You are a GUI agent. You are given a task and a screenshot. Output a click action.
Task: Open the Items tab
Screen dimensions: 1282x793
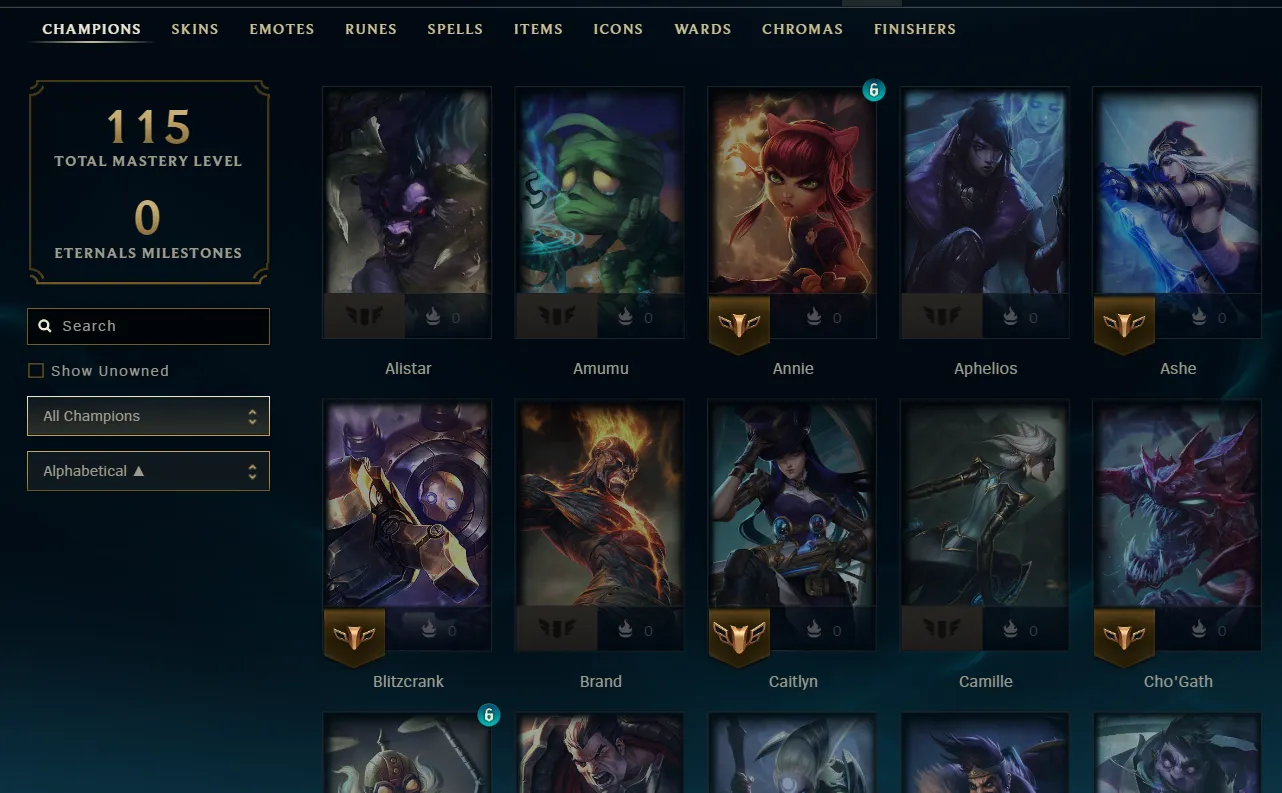pyautogui.click(x=538, y=29)
